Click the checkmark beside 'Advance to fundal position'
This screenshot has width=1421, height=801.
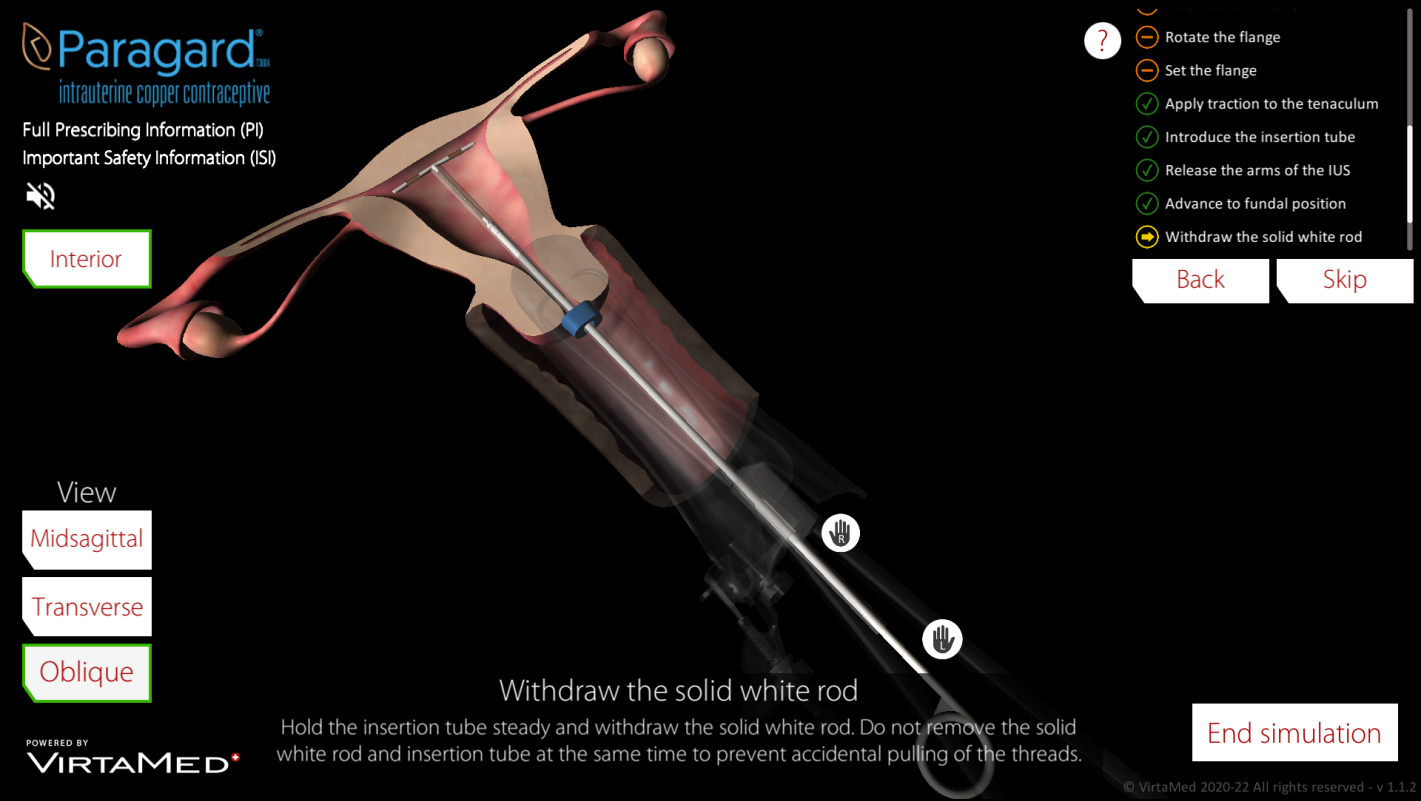1146,203
